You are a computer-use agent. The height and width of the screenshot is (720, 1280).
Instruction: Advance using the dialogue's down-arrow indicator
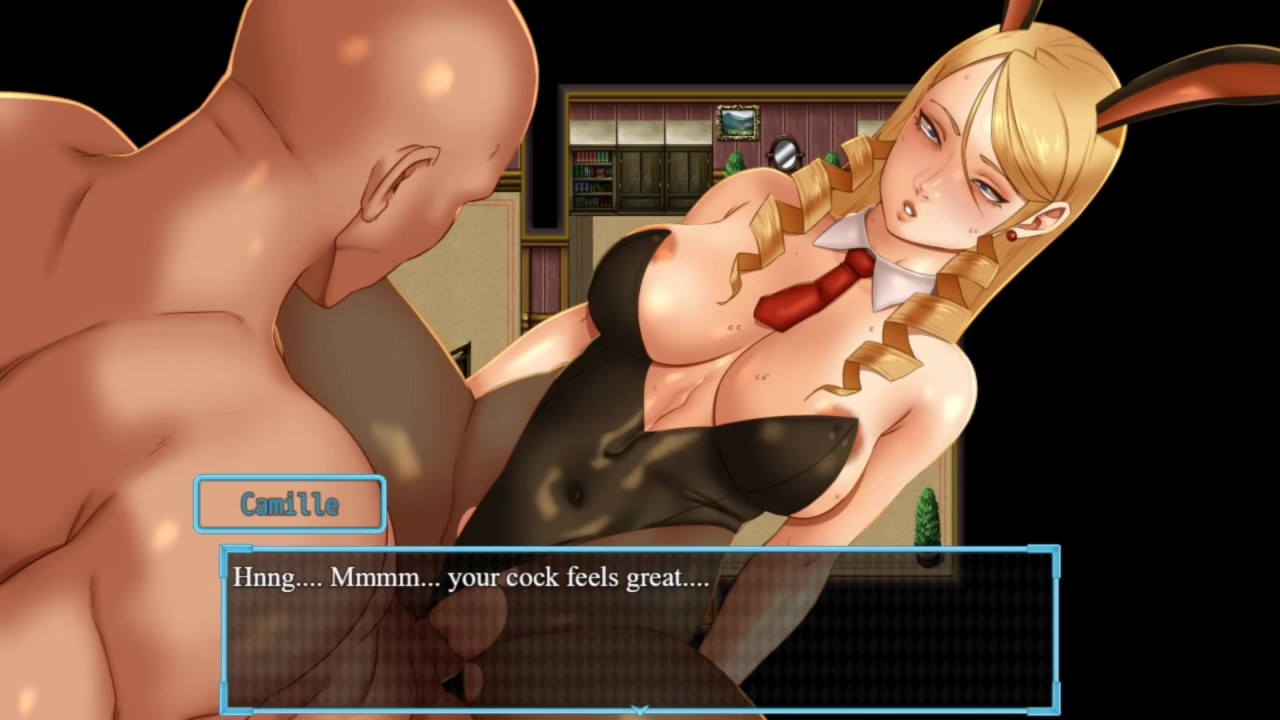(640, 710)
